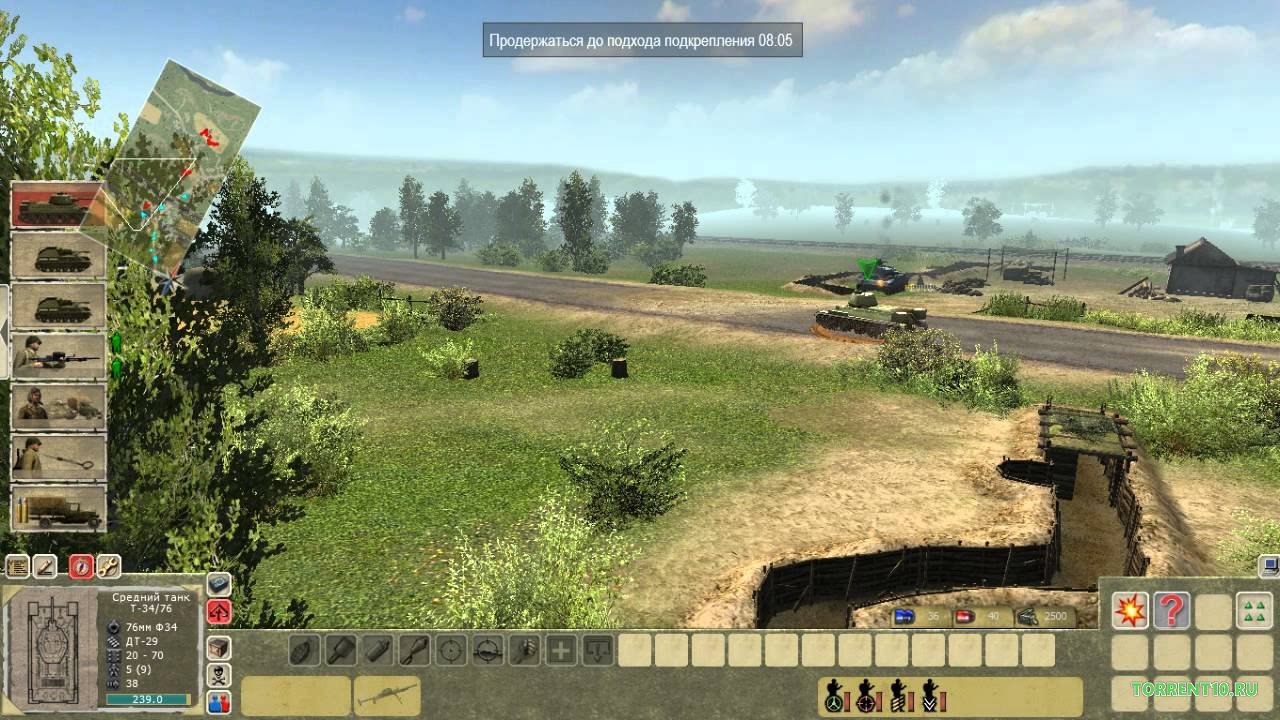Click the skull and crossbones button

pos(219,675)
